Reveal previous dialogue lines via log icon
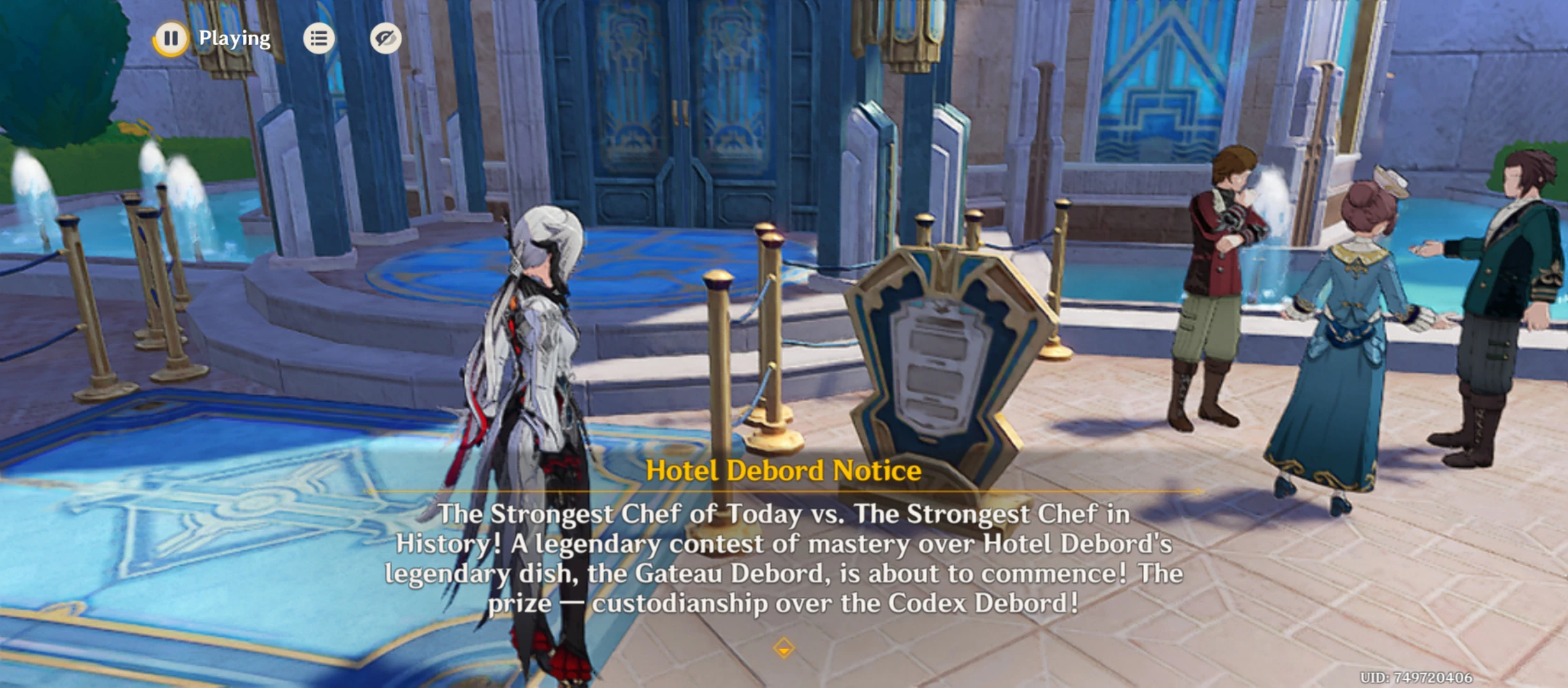This screenshot has width=1568, height=688. (319, 39)
